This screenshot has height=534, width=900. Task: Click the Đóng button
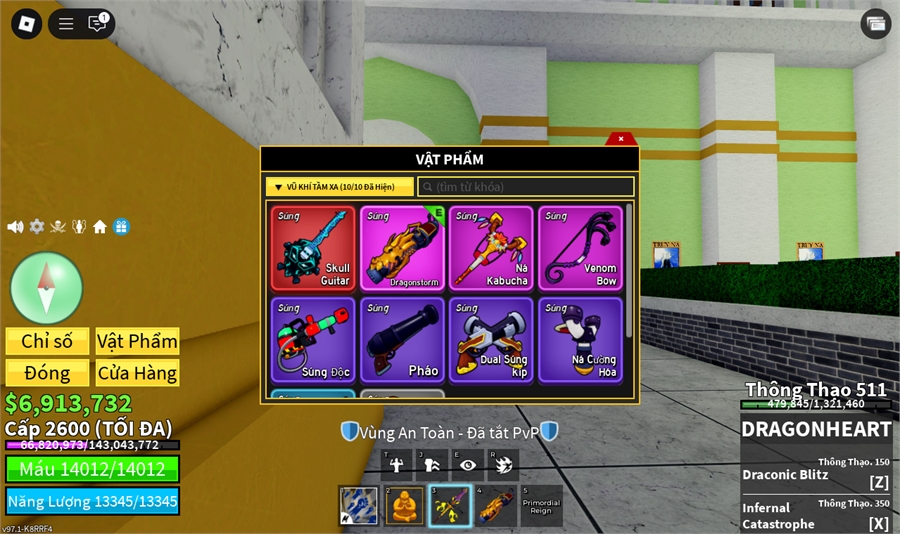point(47,373)
